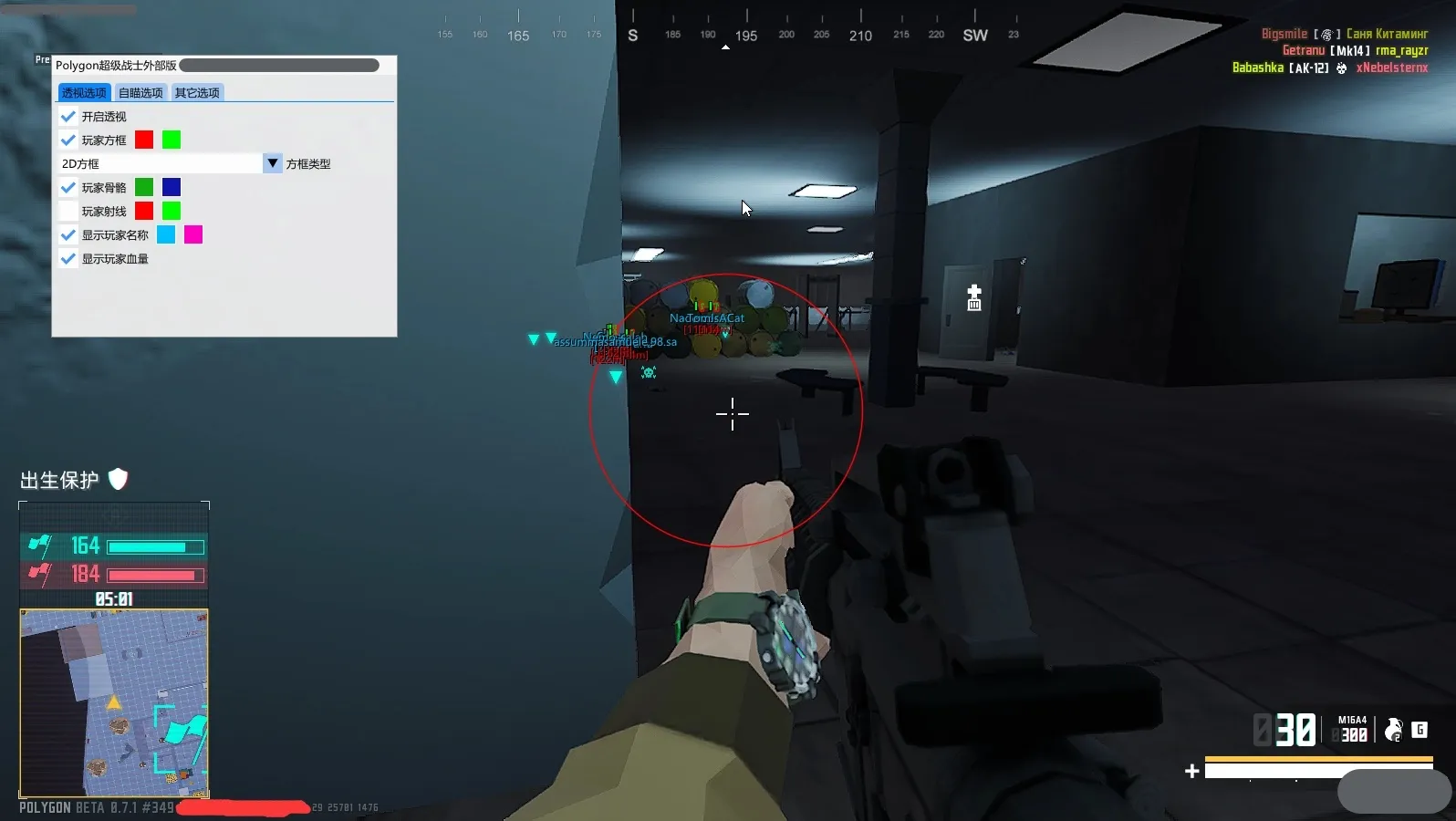Uncheck the 显示玩家血量 option
1456x821 pixels.
[68, 258]
